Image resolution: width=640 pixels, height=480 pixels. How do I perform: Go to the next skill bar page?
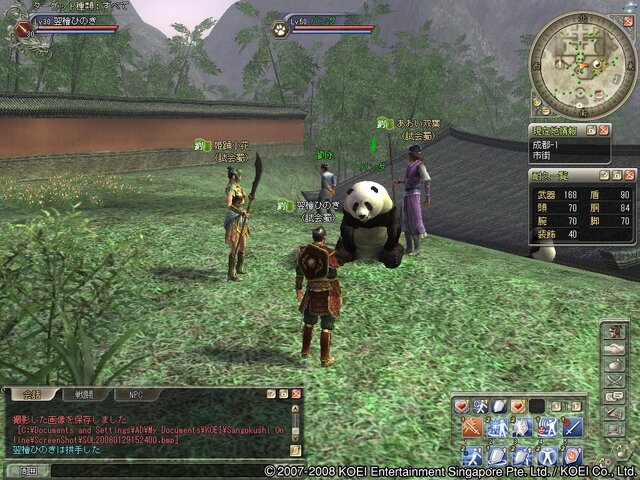(579, 405)
